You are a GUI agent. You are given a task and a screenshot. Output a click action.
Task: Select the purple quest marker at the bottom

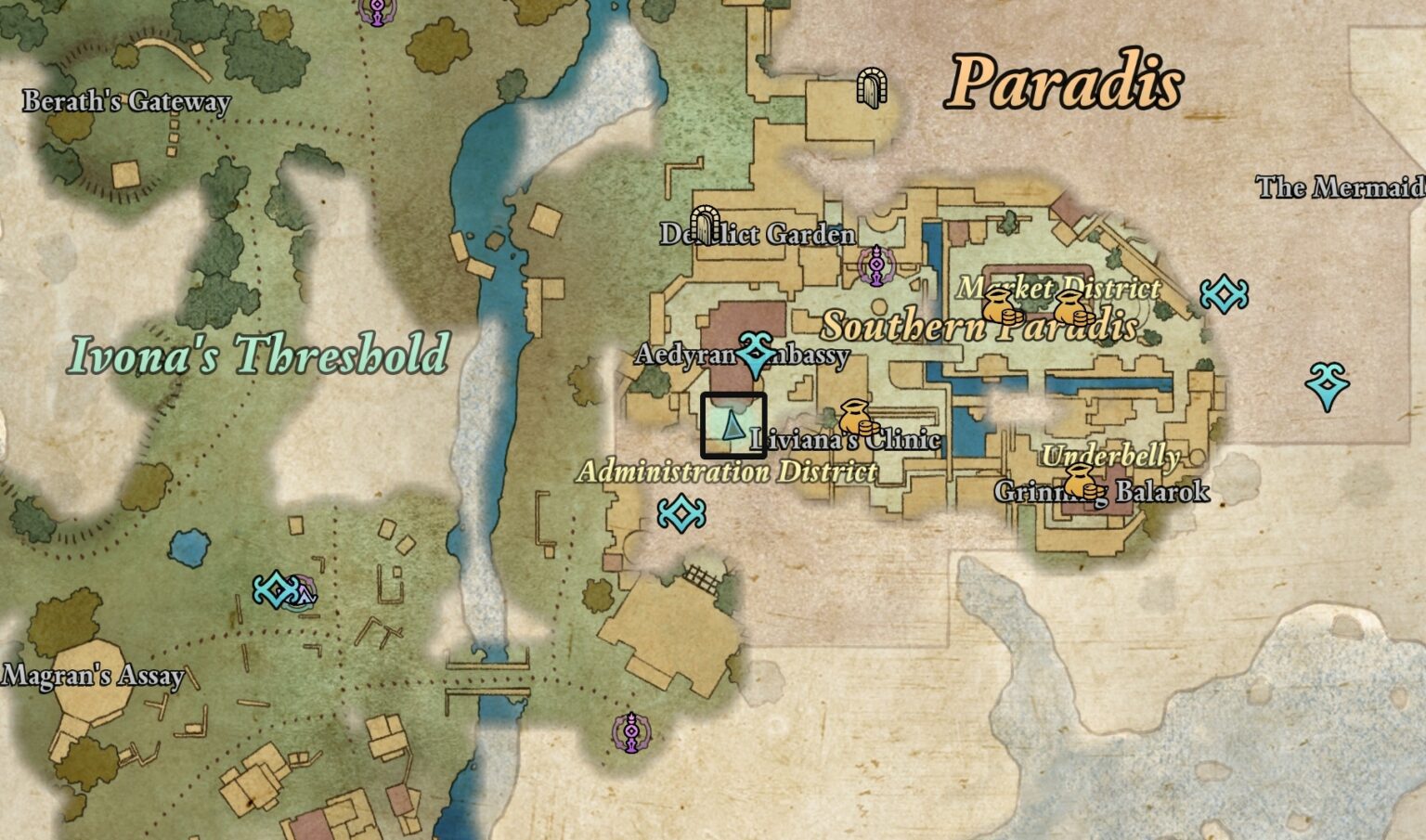pyautogui.click(x=629, y=732)
